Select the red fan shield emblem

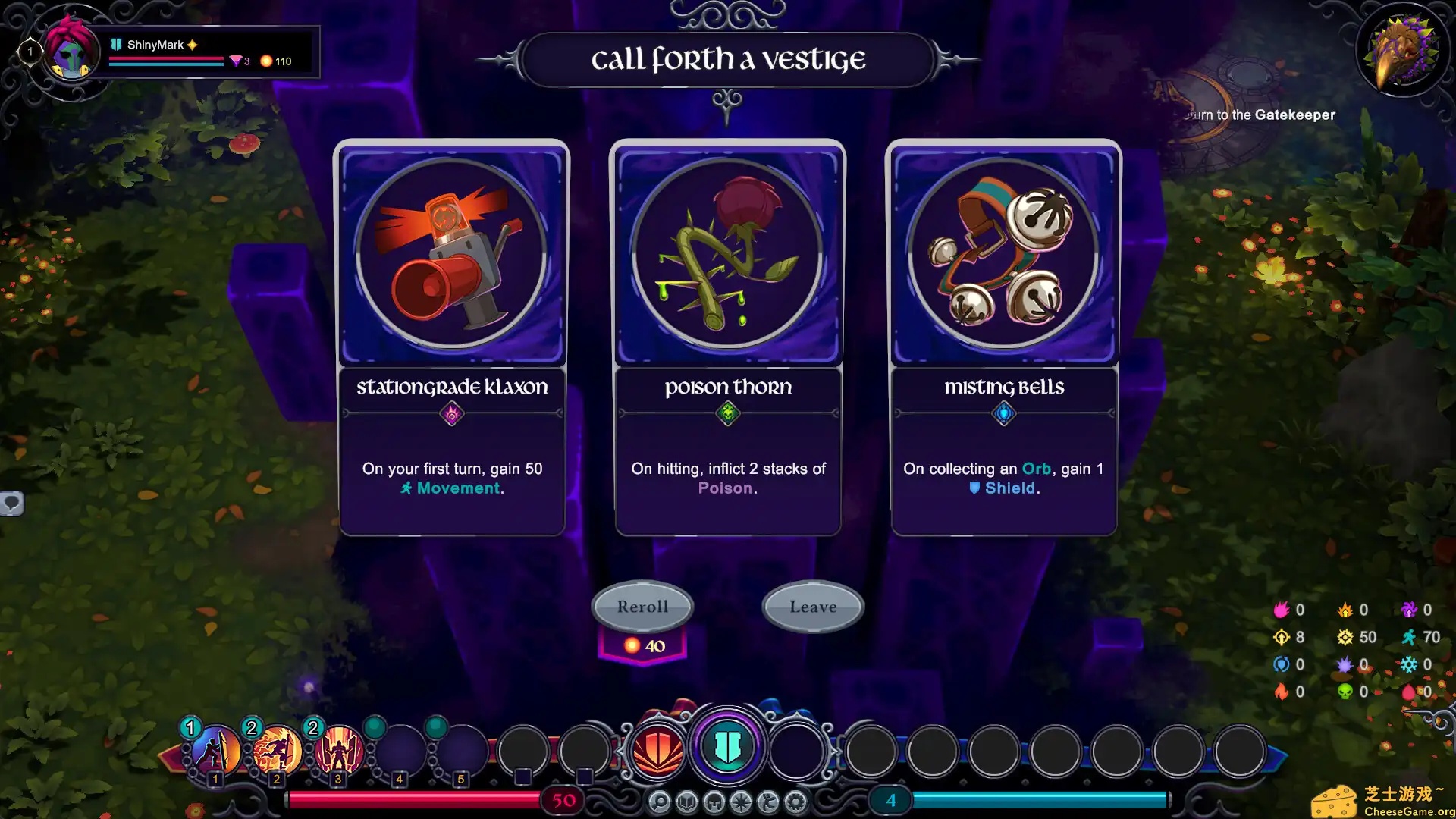pos(657,751)
